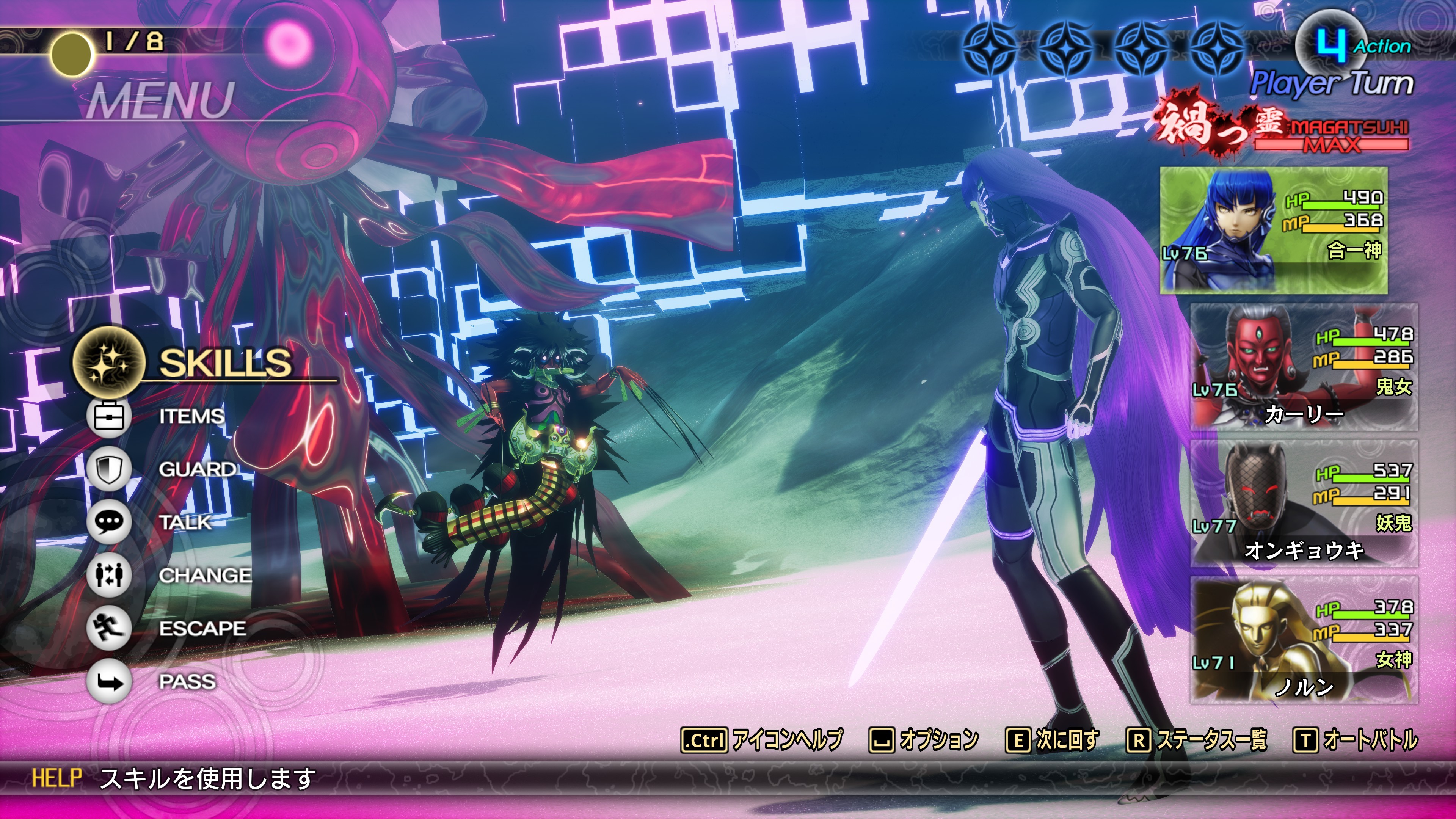
Task: Select ESCAPE to flee the battle
Action: pyautogui.click(x=202, y=629)
